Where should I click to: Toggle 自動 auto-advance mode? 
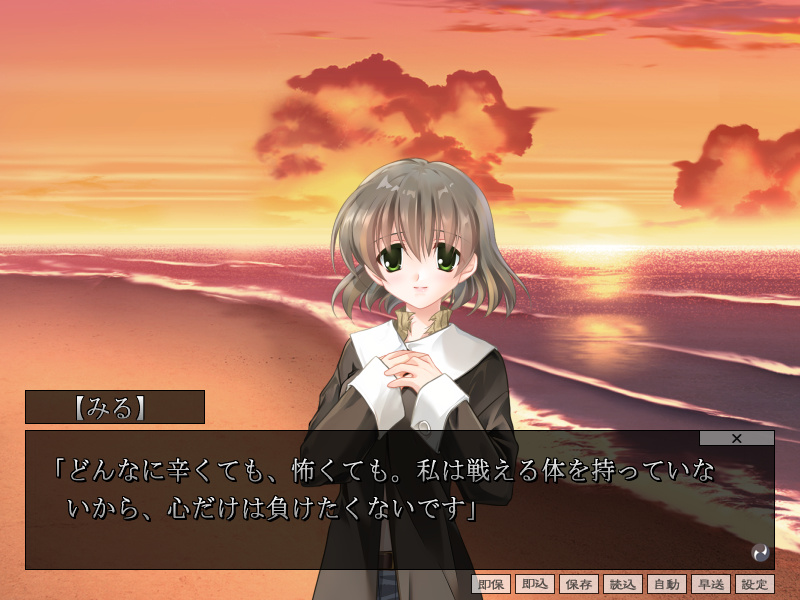[667, 585]
